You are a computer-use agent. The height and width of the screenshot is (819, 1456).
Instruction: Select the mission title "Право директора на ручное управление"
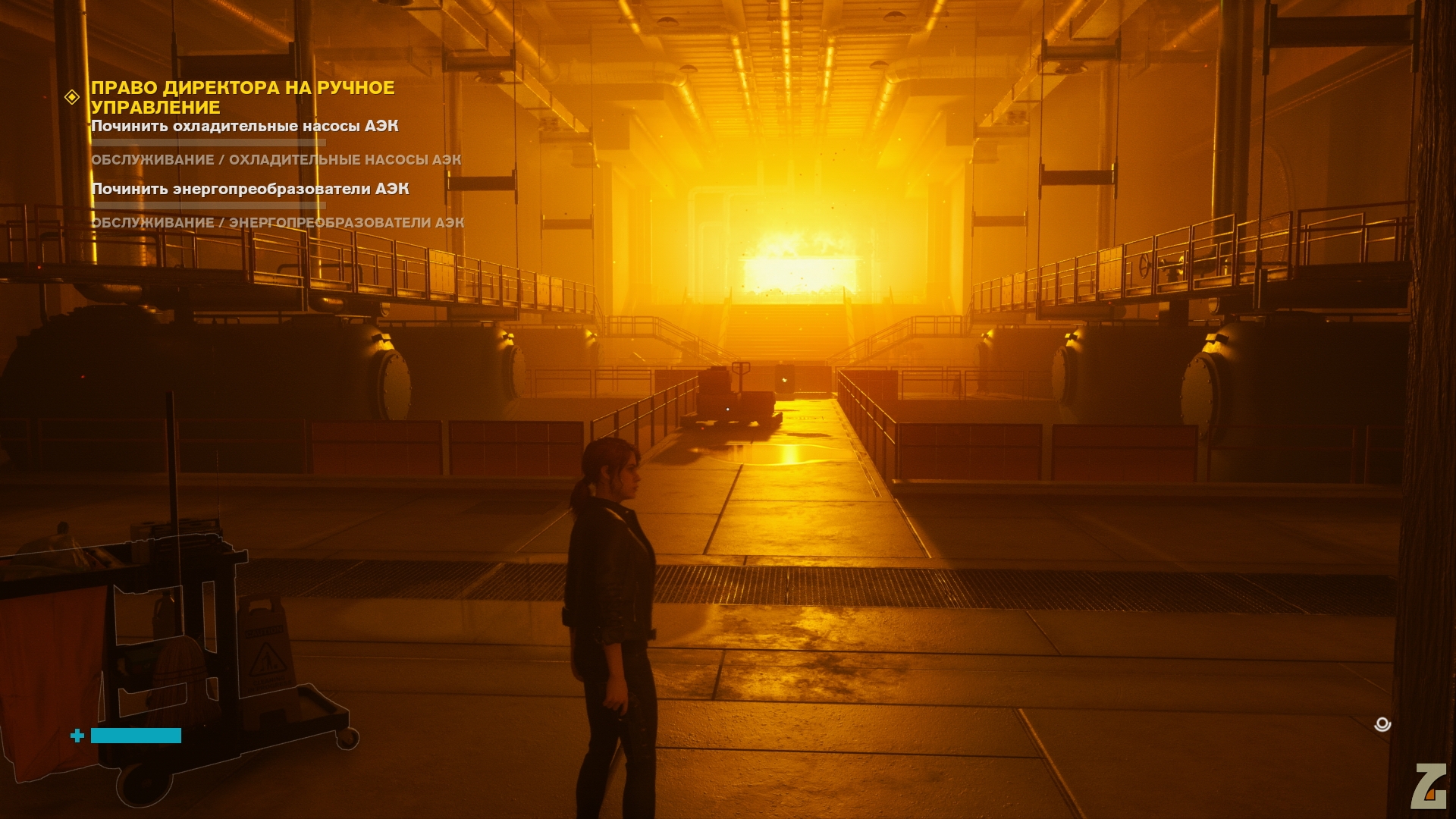[243, 98]
